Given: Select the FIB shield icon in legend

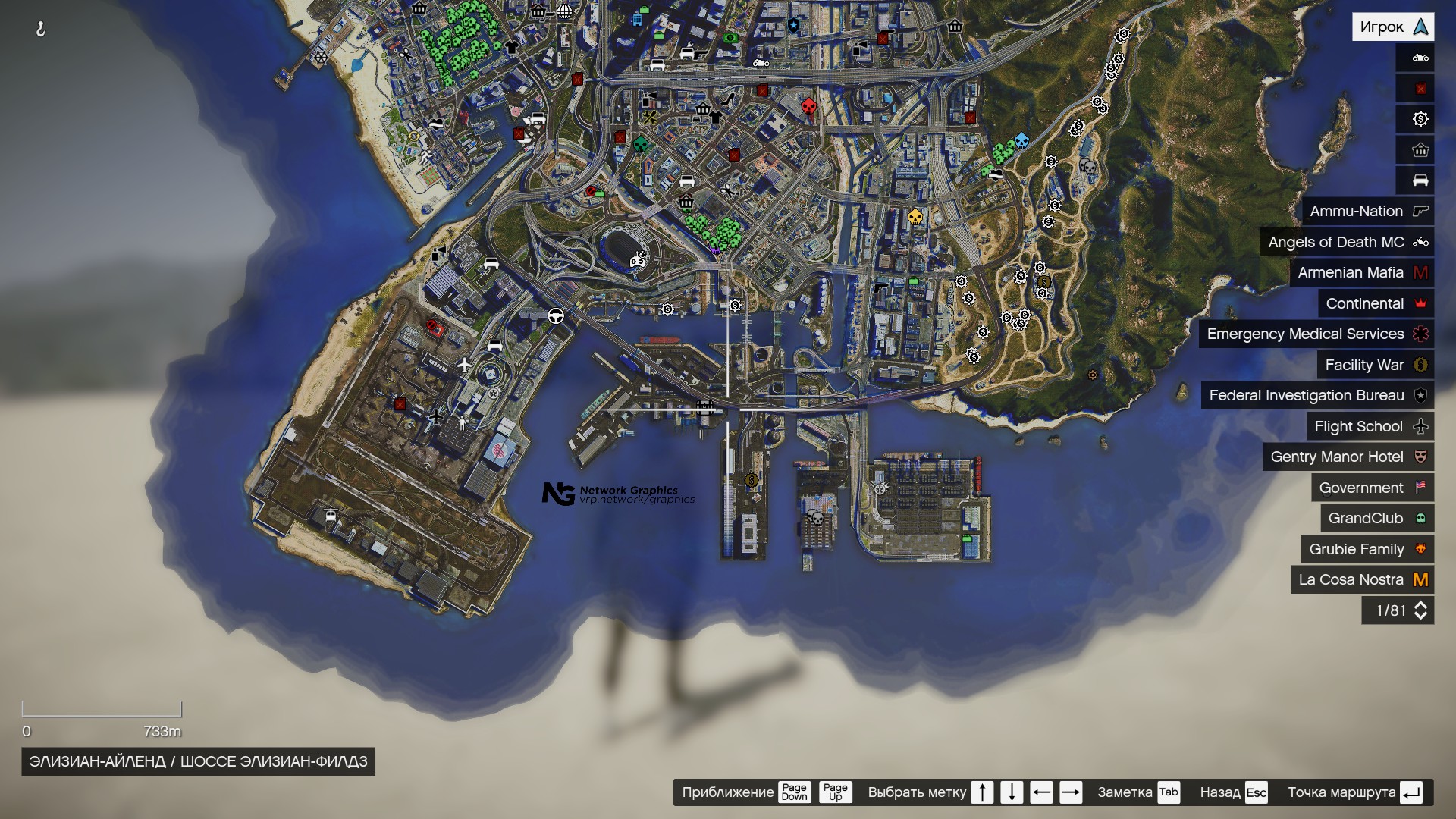Looking at the screenshot, I should 1420,395.
